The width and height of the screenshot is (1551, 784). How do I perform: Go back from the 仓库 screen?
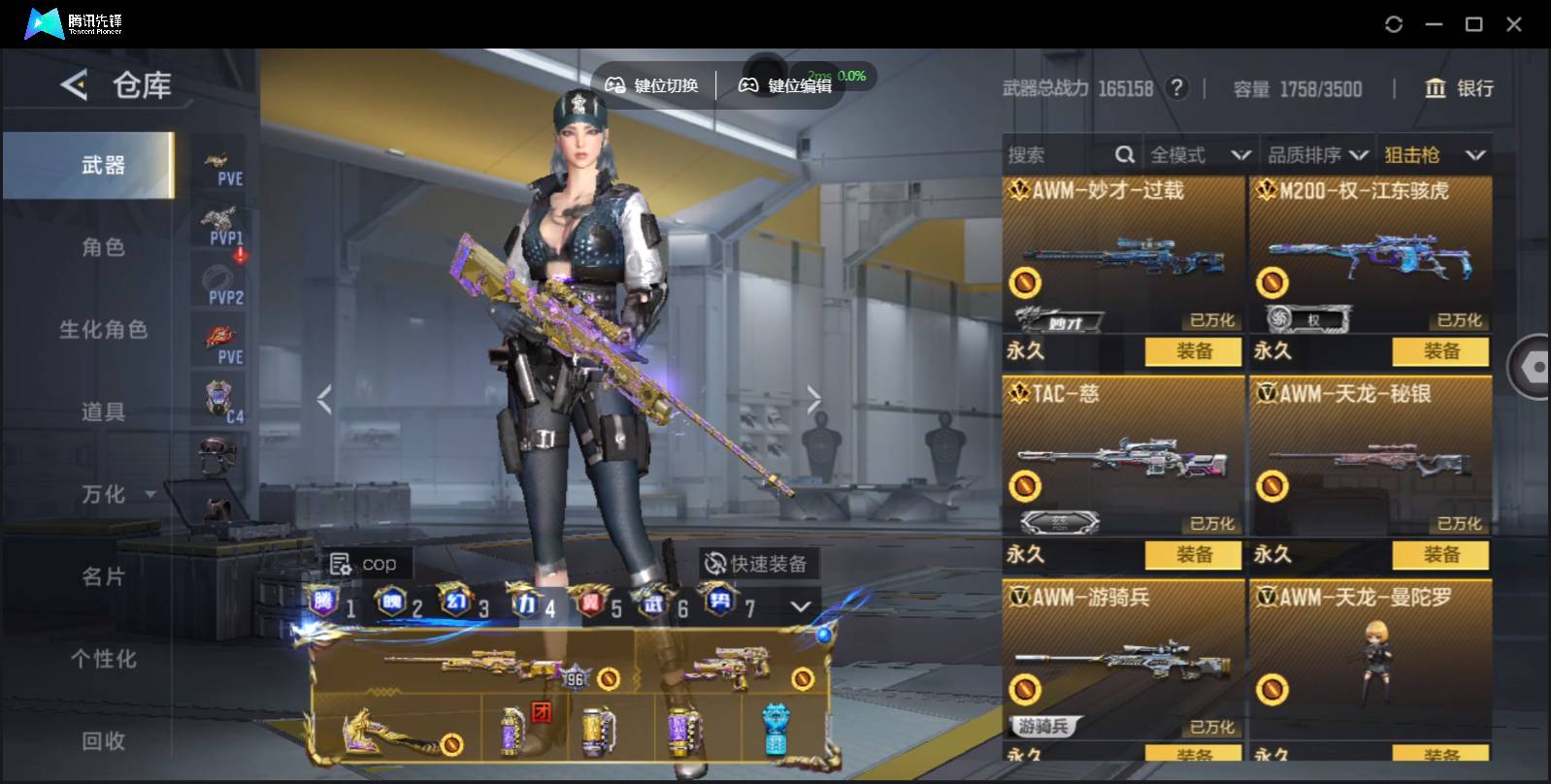click(75, 85)
